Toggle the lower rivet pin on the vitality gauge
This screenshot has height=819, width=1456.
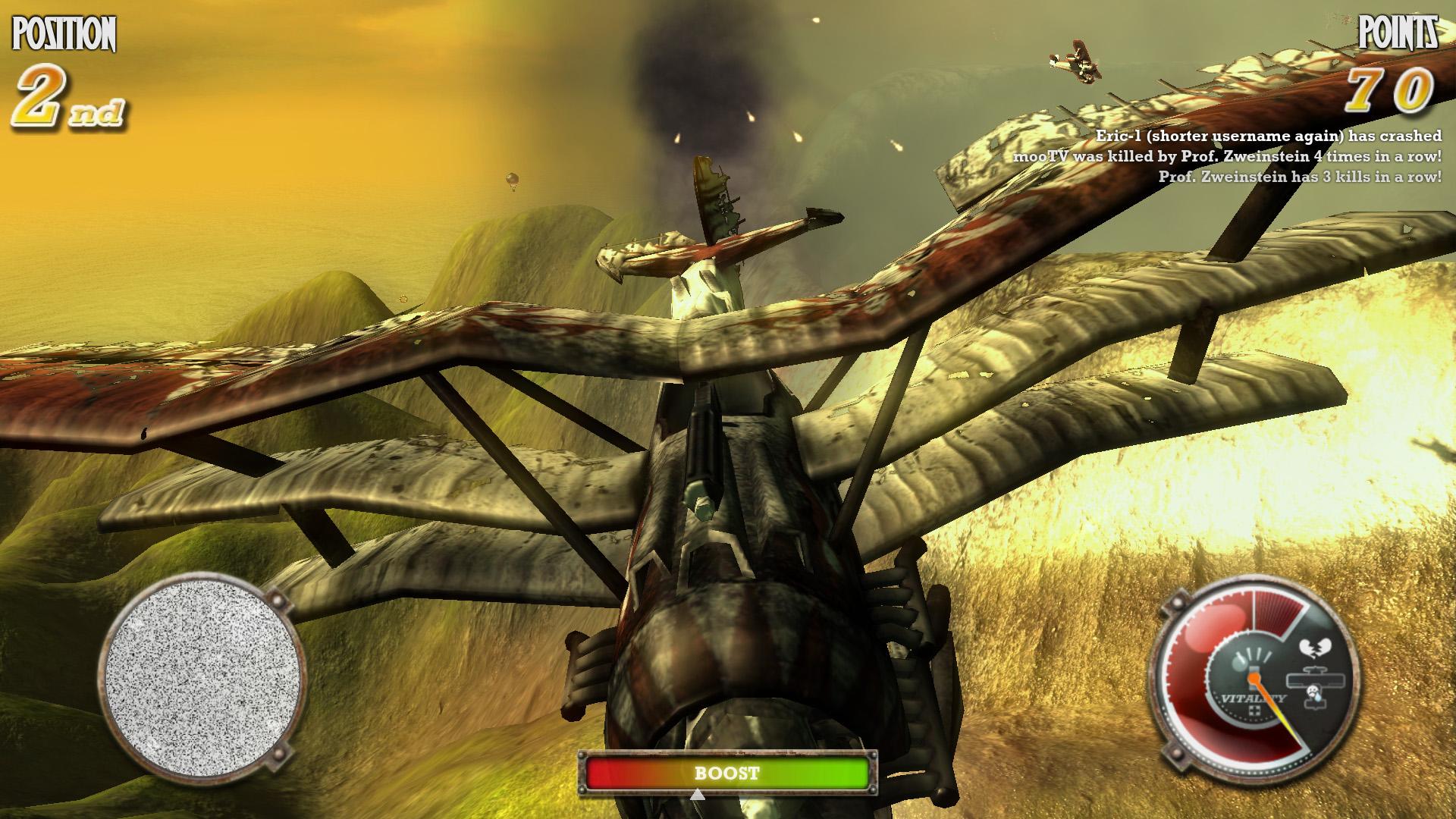(x=1176, y=755)
